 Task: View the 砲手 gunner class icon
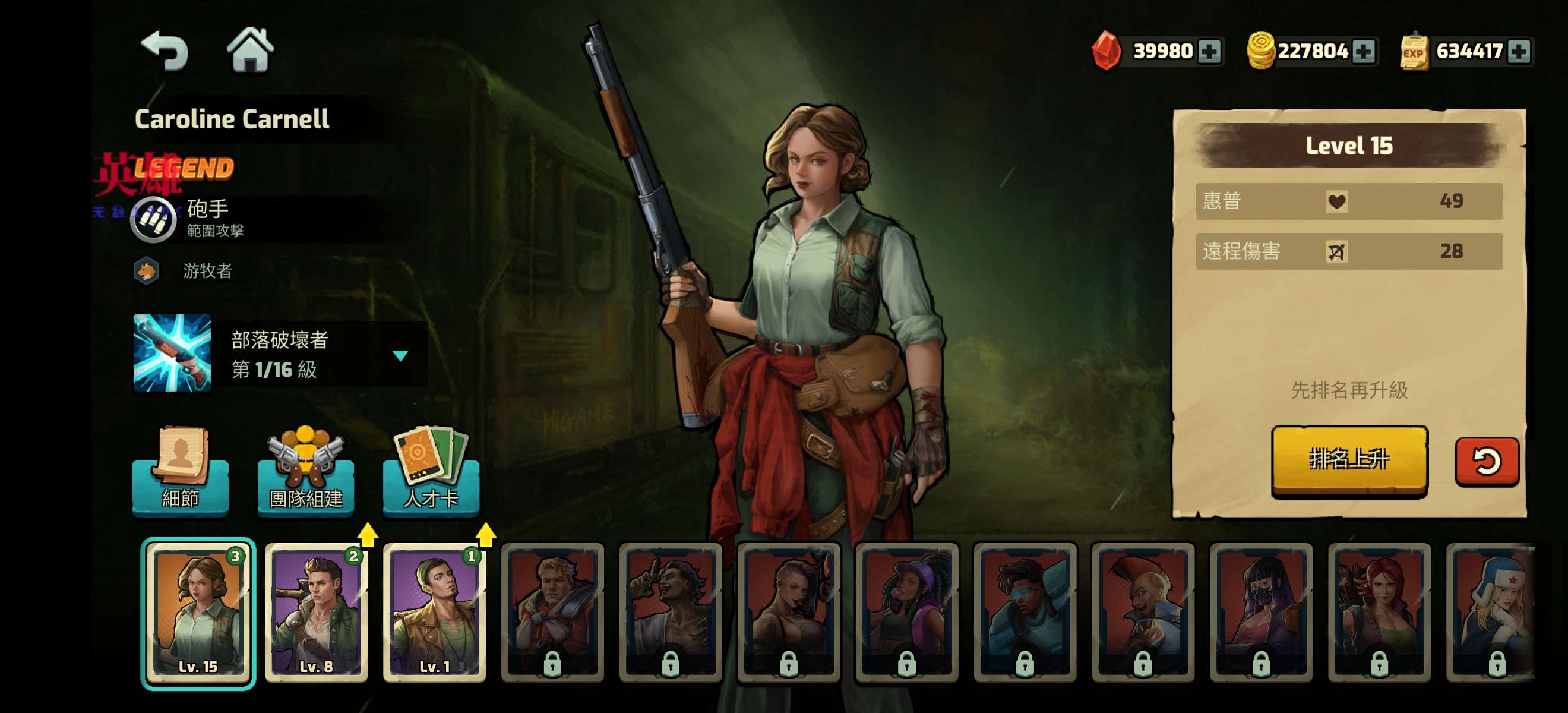[153, 219]
